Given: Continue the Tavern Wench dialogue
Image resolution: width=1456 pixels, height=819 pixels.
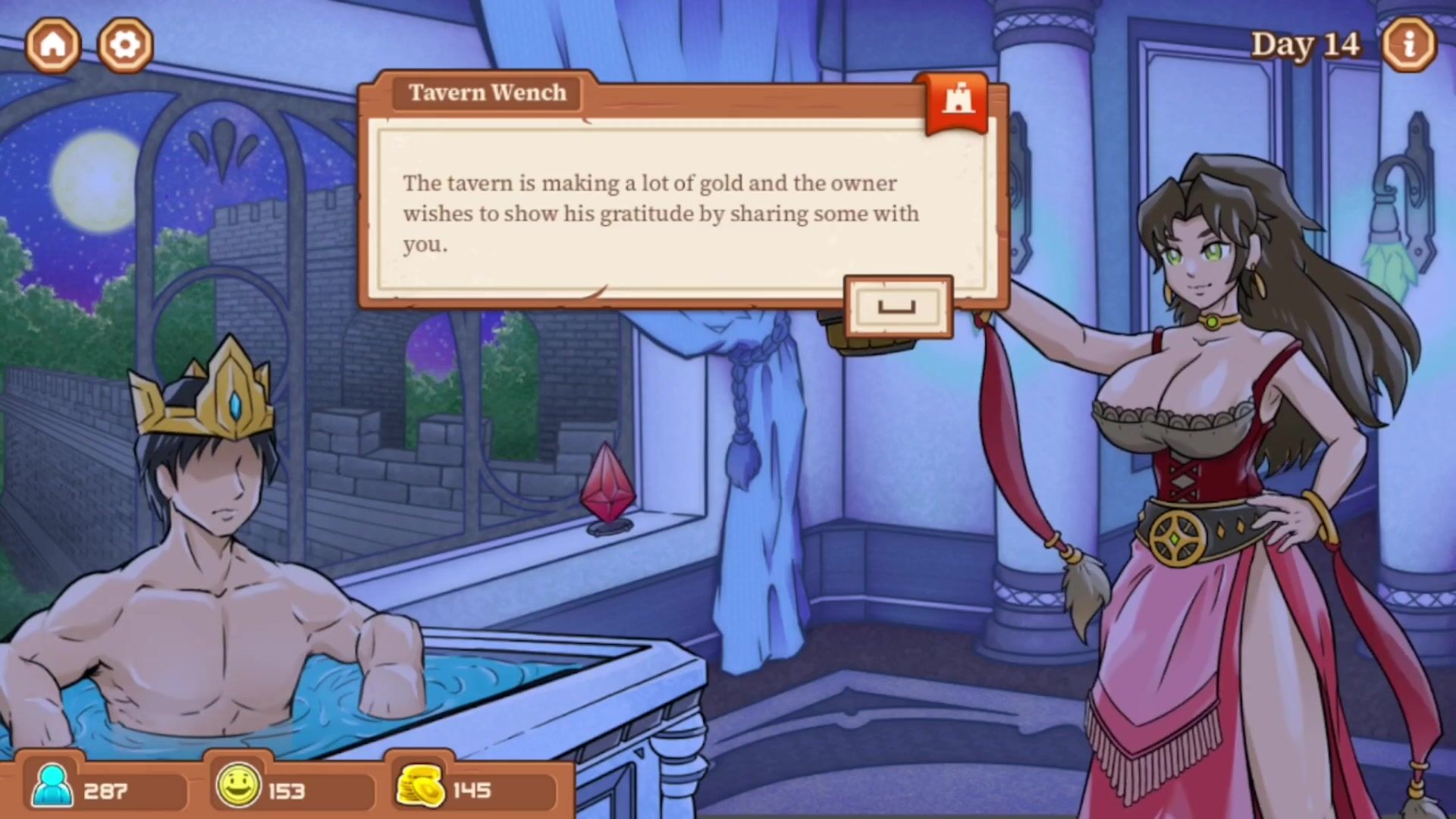Looking at the screenshot, I should [898, 307].
